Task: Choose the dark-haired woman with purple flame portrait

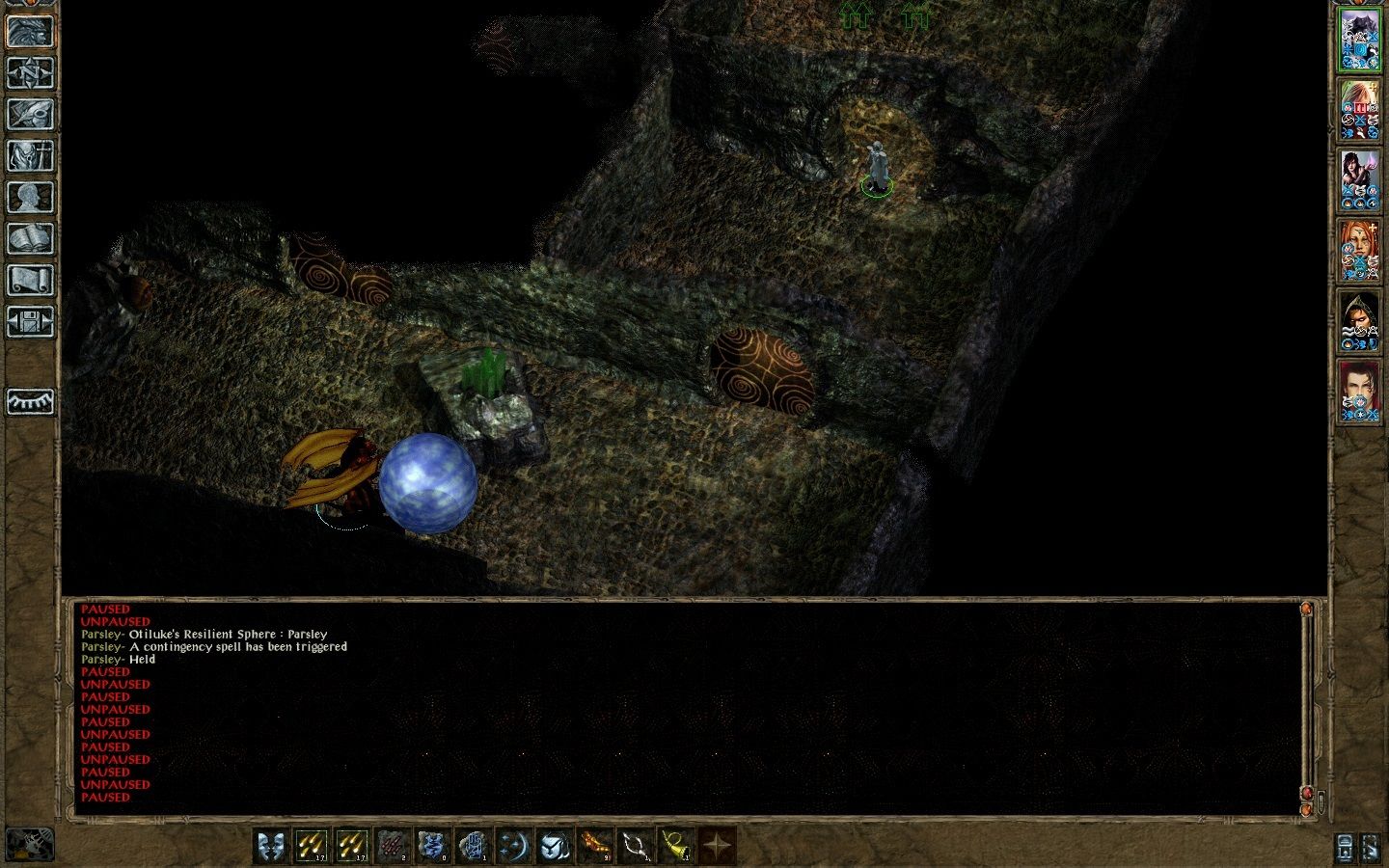Action: tap(1359, 180)
